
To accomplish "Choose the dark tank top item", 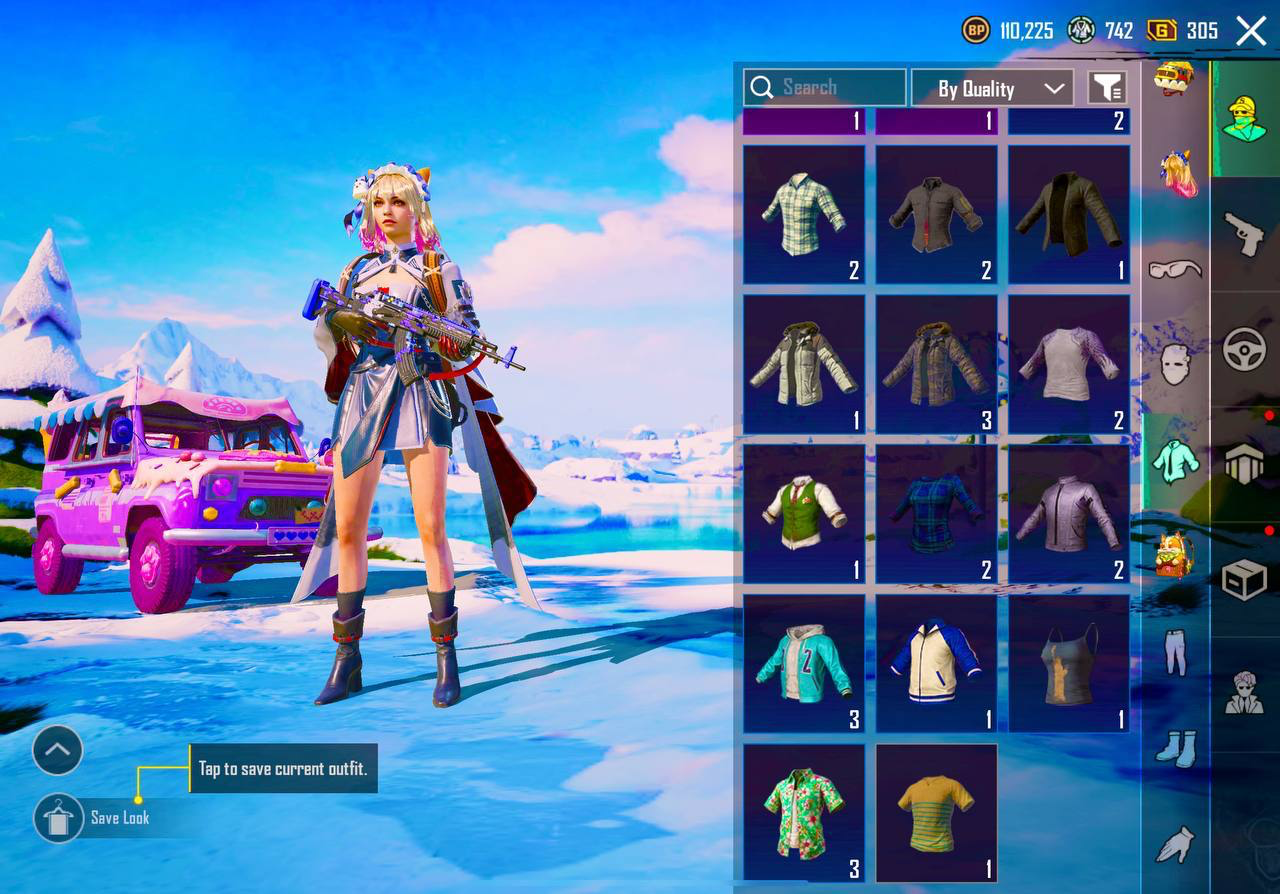I will click(x=1069, y=664).
